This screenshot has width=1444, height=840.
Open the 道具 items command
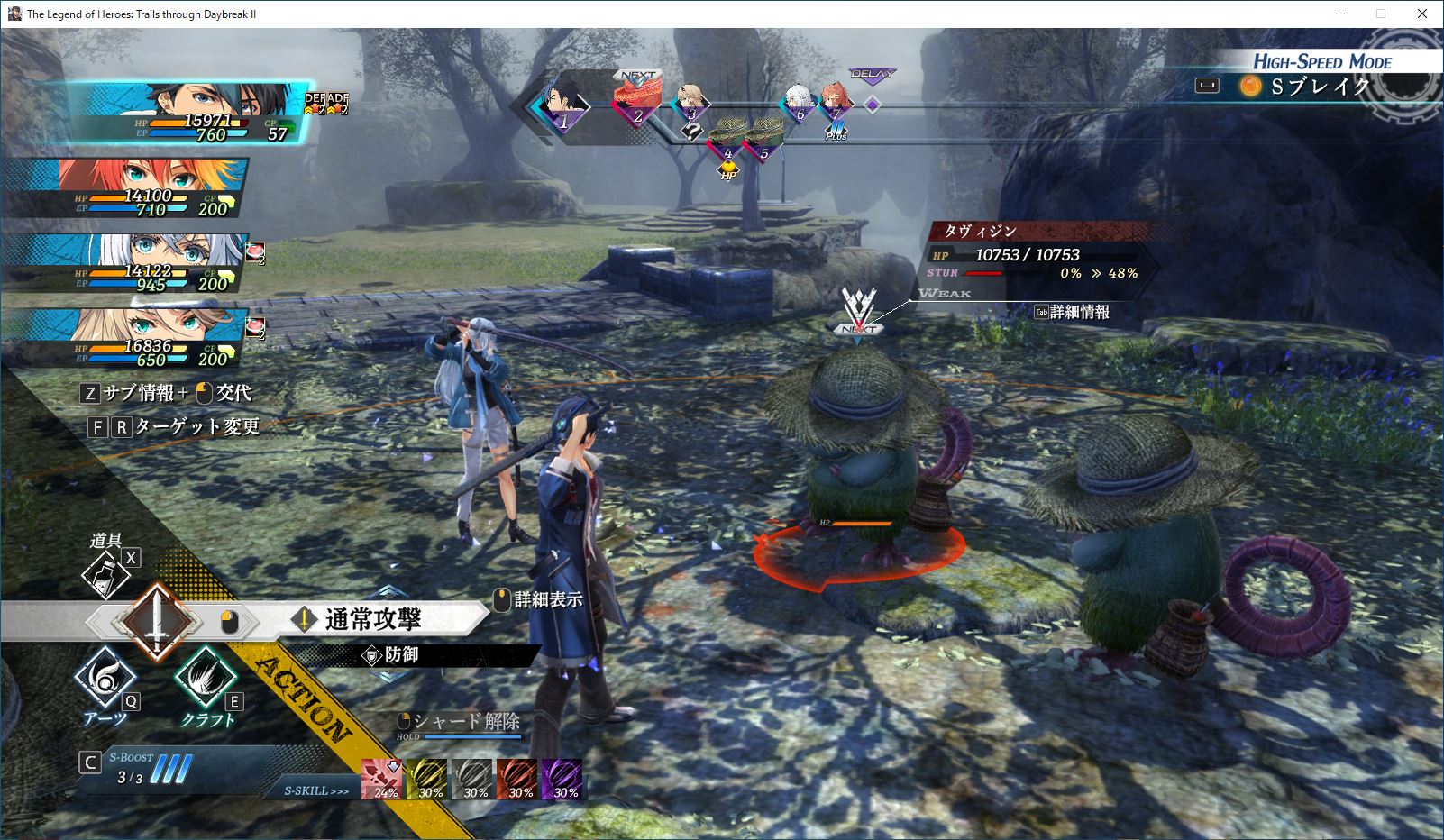(x=105, y=573)
